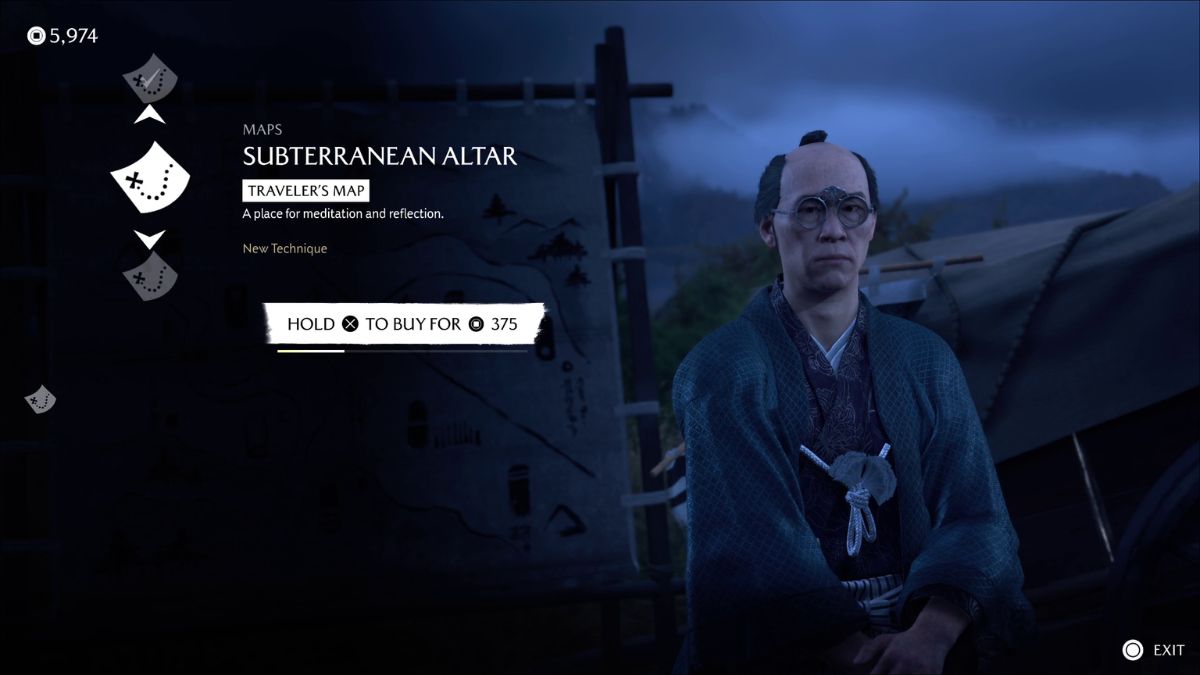
Task: Click the up arrow in the map list
Action: point(150,116)
